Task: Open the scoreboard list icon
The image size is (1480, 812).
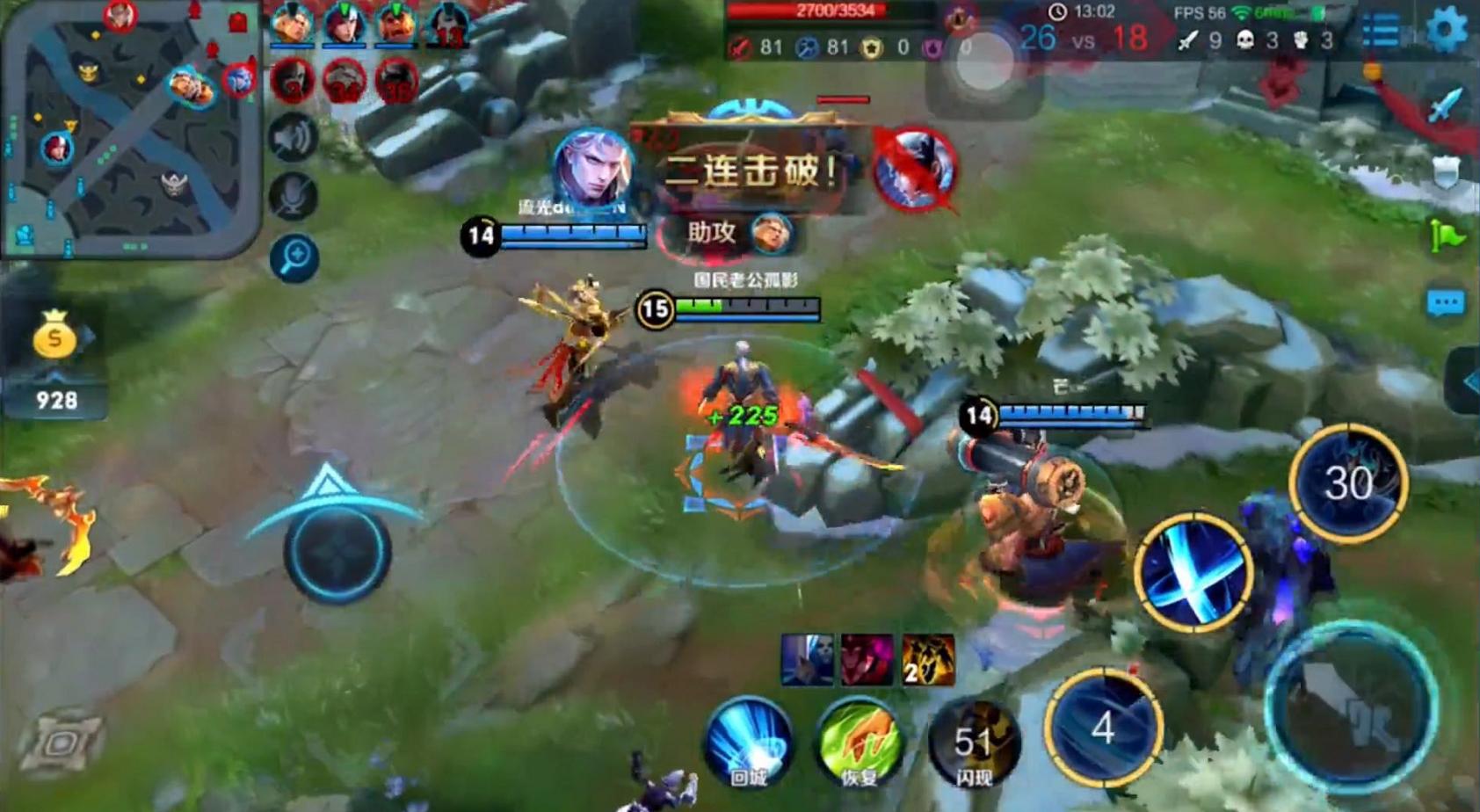Action: (x=1381, y=31)
